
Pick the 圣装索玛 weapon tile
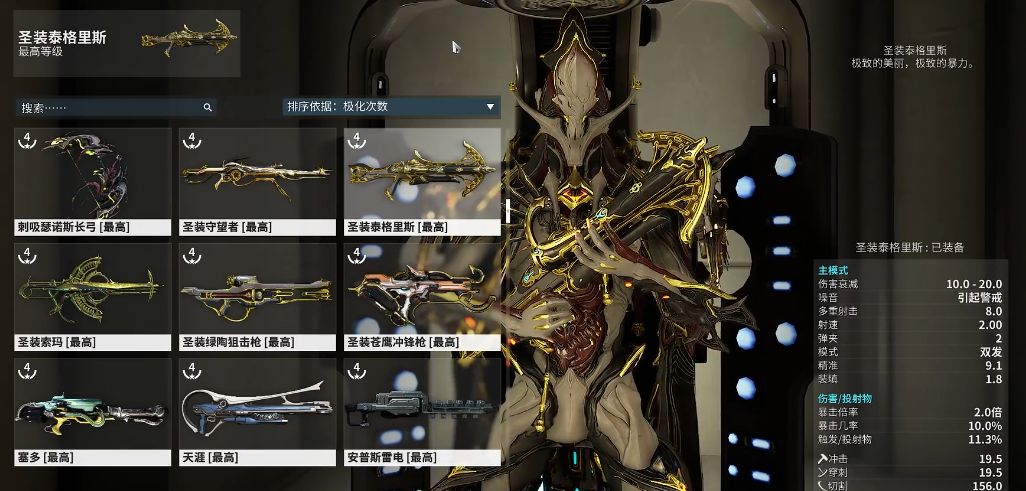pyautogui.click(x=93, y=296)
